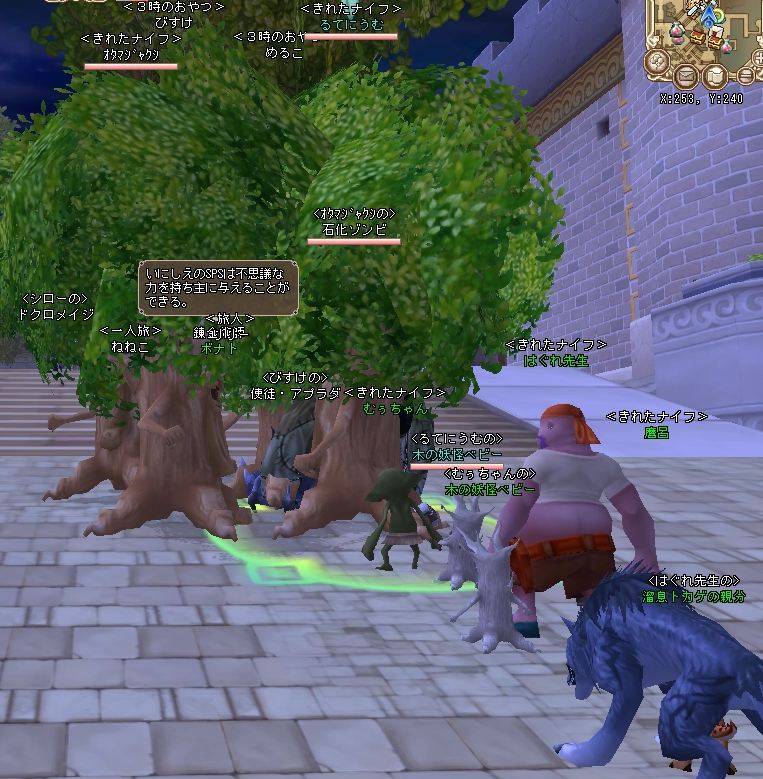This screenshot has height=779, width=763.
Task: Select the letter marker on the minimap
Action: 716,31
